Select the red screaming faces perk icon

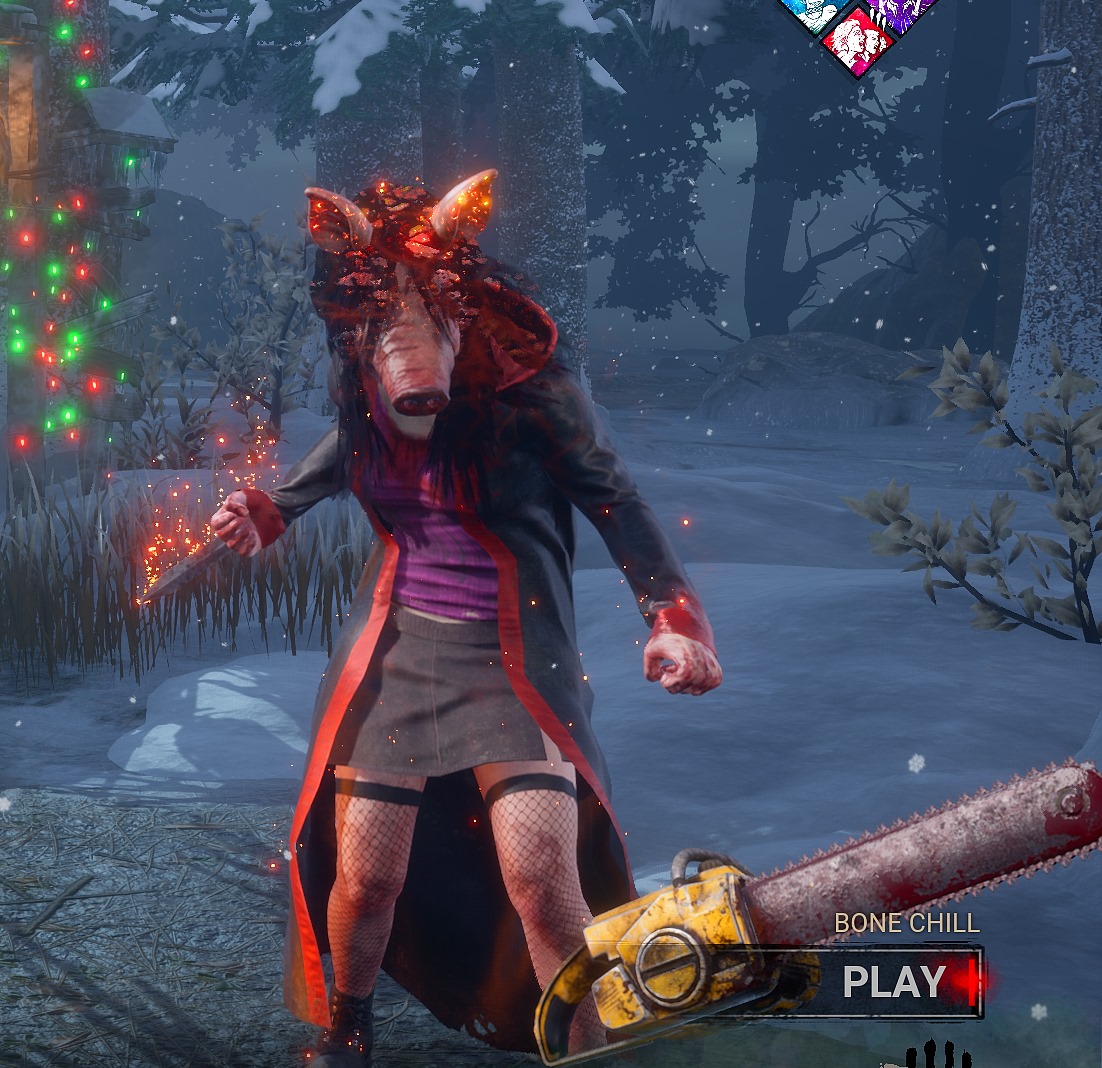click(857, 40)
